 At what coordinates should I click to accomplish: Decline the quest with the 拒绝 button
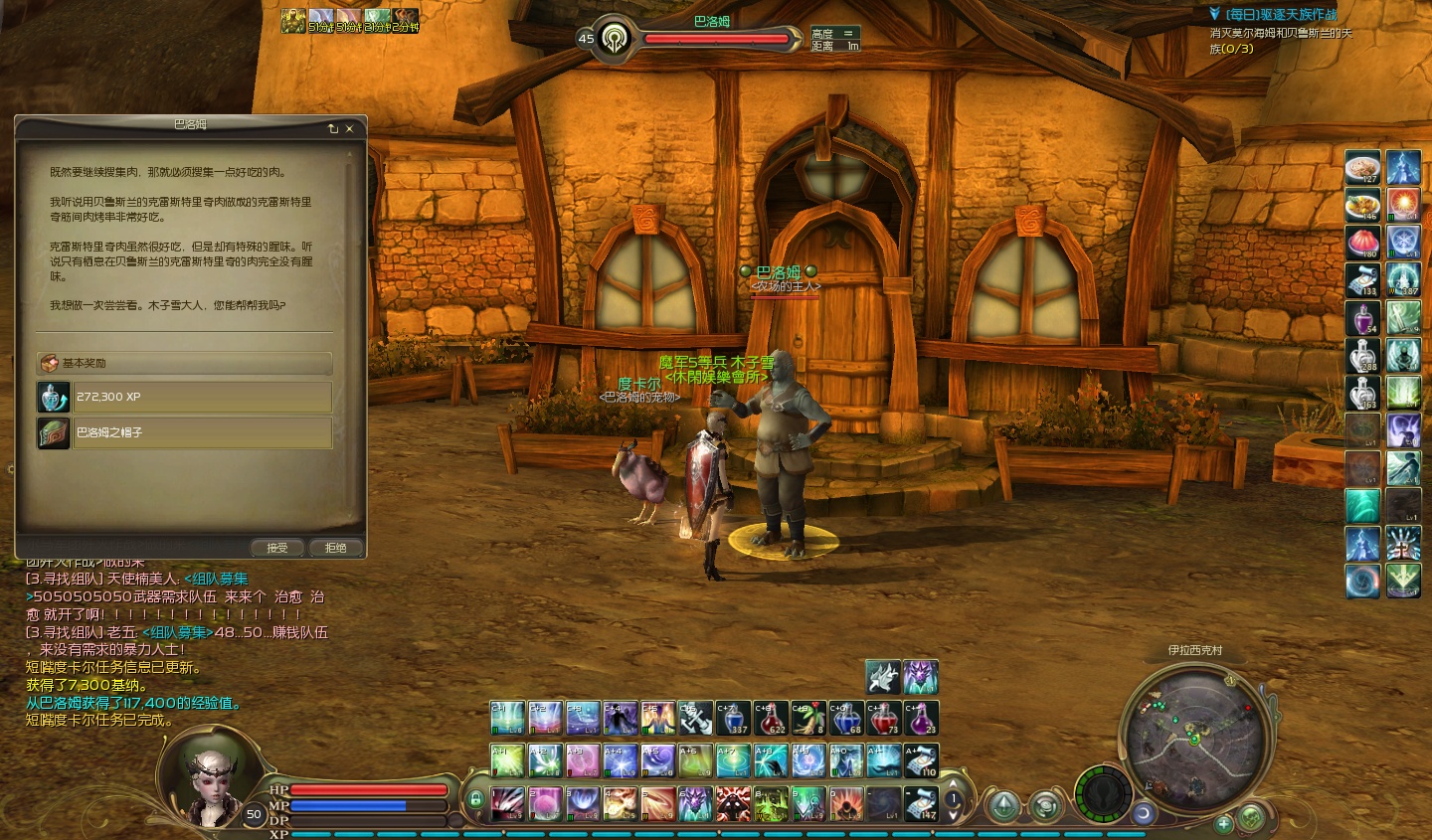[336, 548]
